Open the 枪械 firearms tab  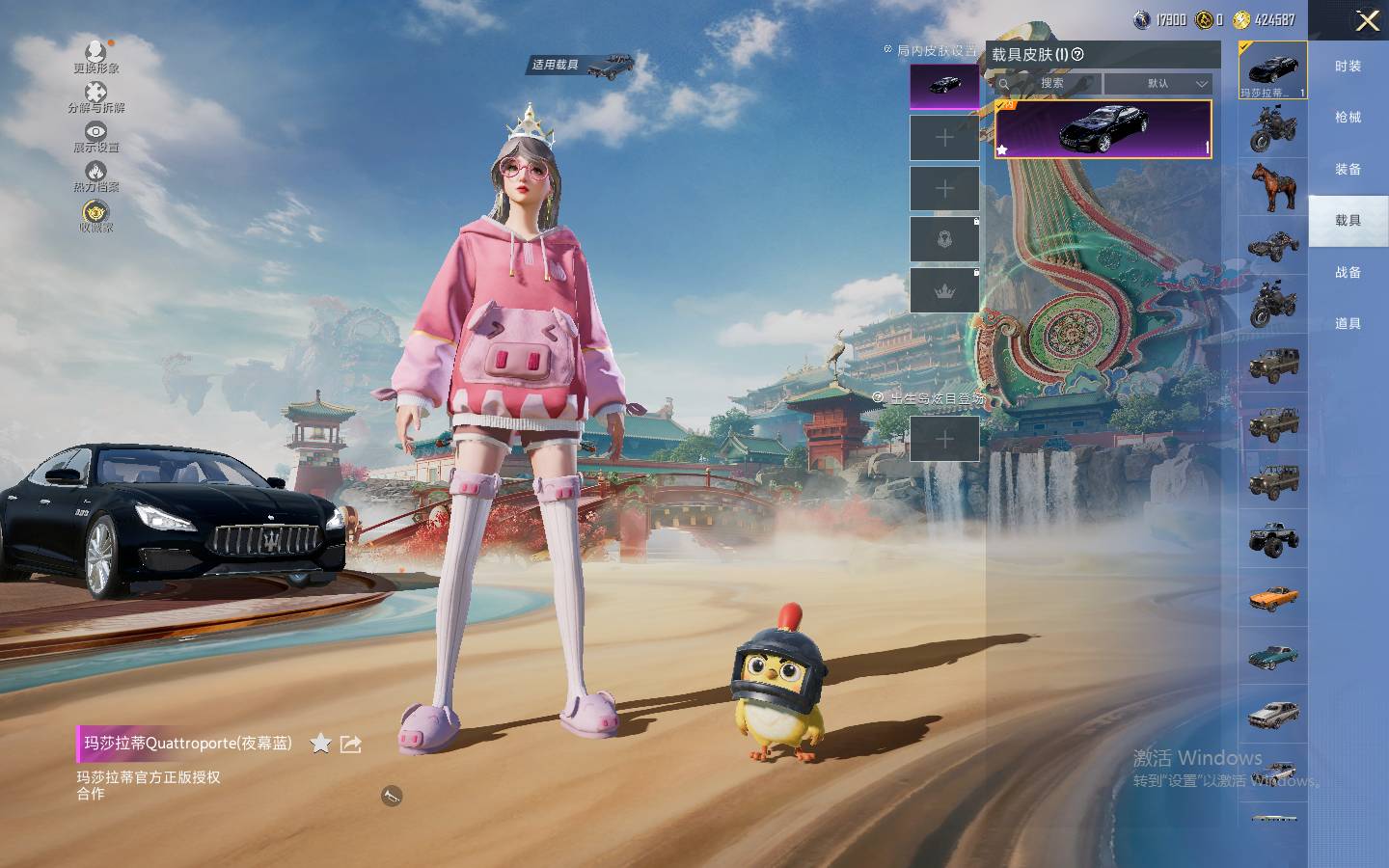pos(1348,118)
